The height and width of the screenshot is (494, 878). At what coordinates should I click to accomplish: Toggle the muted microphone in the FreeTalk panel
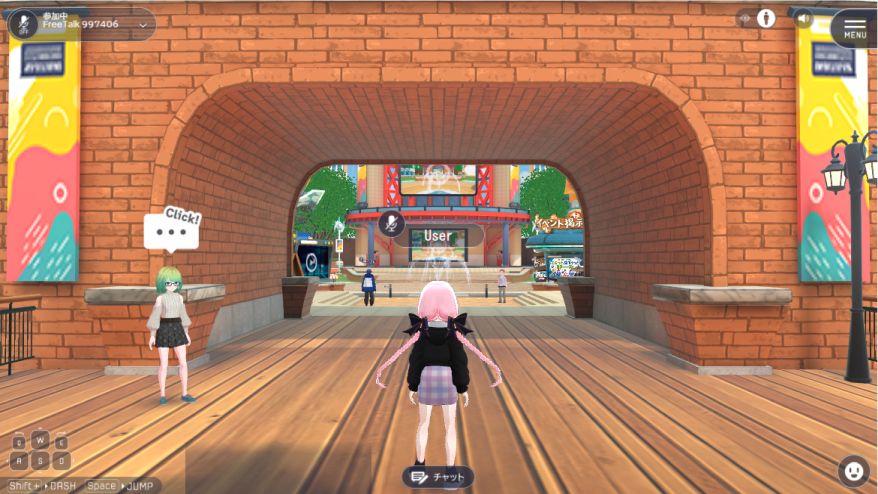[23, 23]
